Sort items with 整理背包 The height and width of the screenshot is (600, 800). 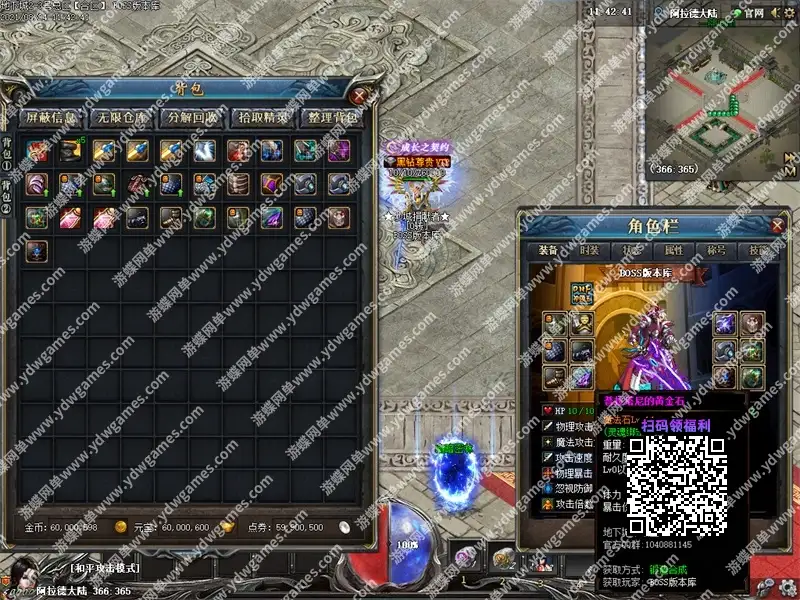coord(333,118)
